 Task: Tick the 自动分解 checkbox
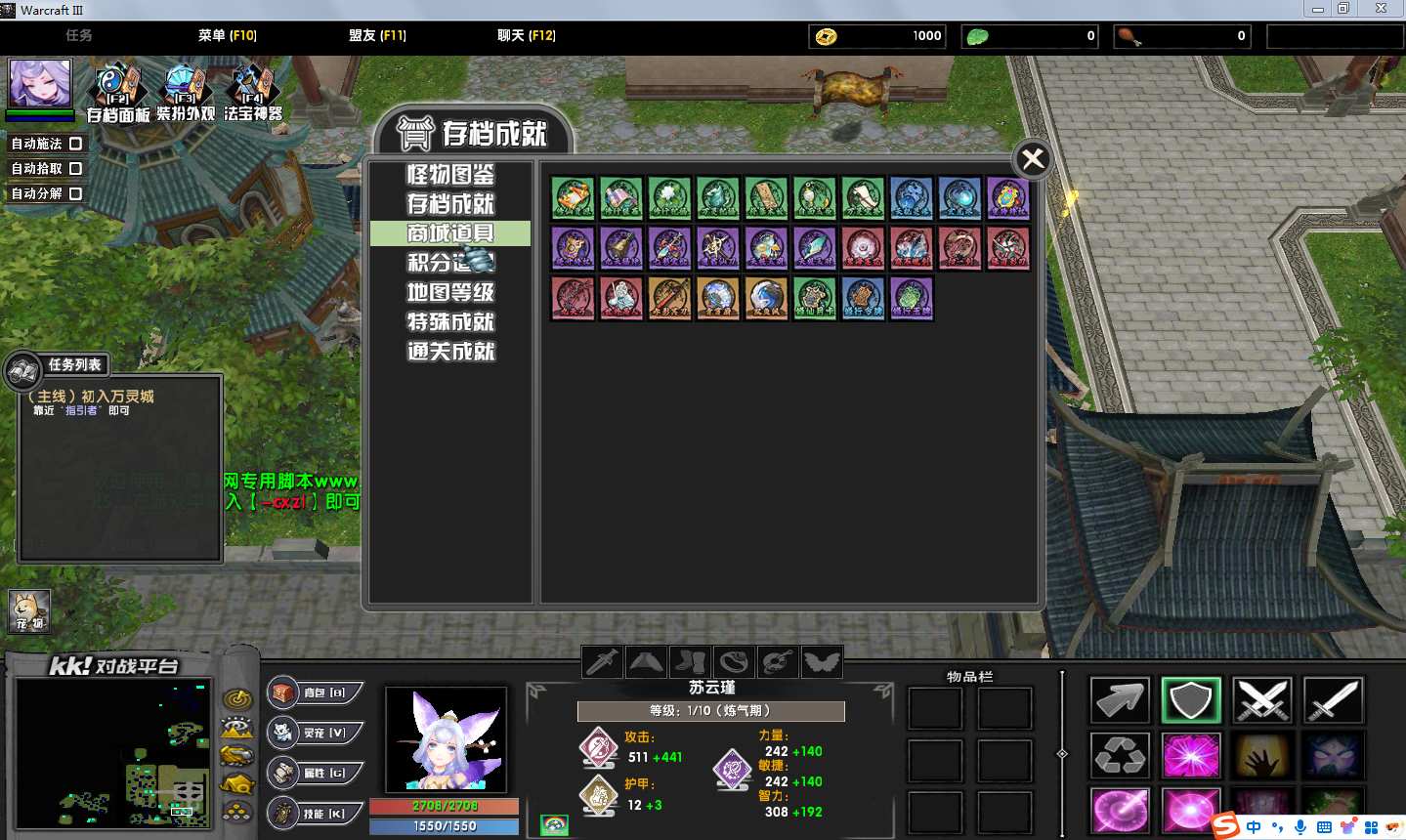coord(75,193)
